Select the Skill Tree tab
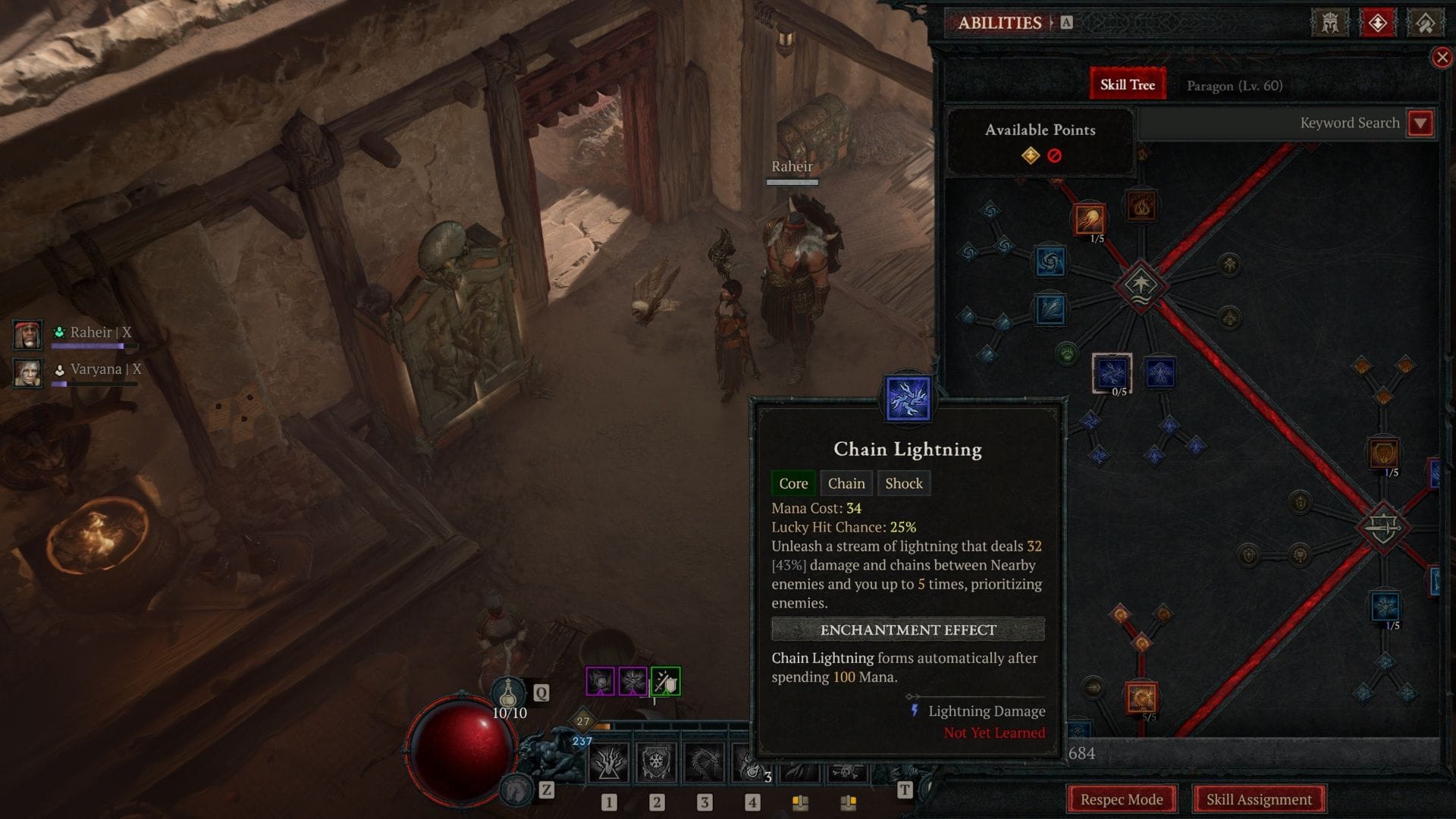1456x819 pixels. (1127, 84)
